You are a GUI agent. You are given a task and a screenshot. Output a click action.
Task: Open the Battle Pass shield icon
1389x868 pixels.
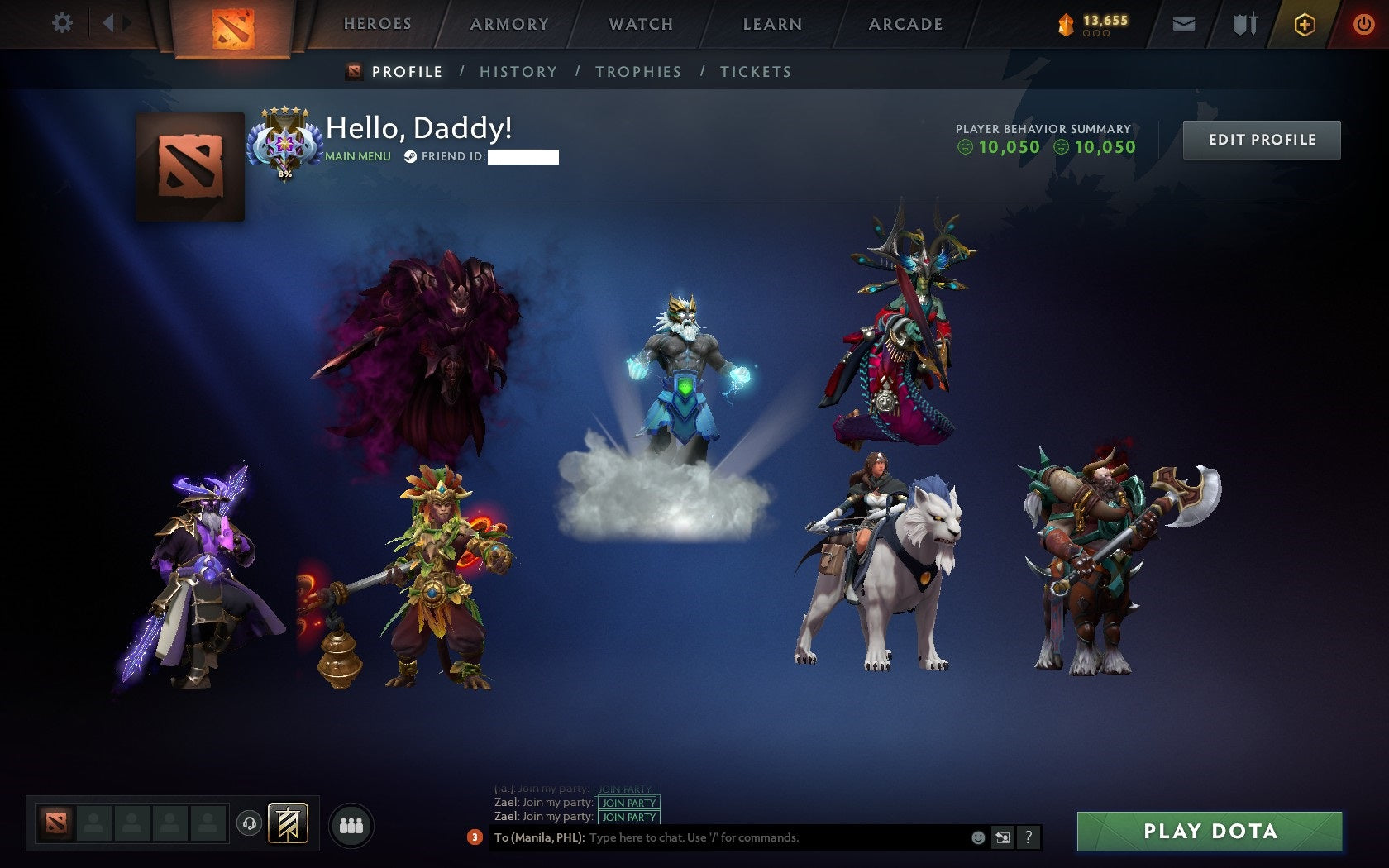pos(1305,24)
